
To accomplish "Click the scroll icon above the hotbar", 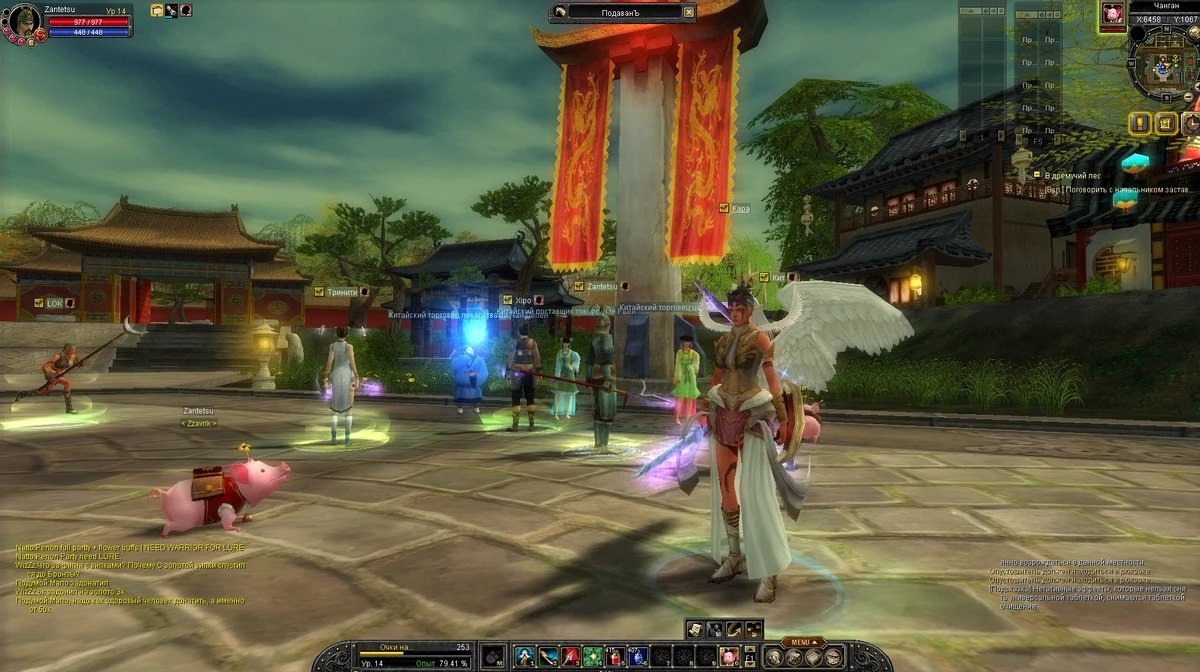I will 696,628.
